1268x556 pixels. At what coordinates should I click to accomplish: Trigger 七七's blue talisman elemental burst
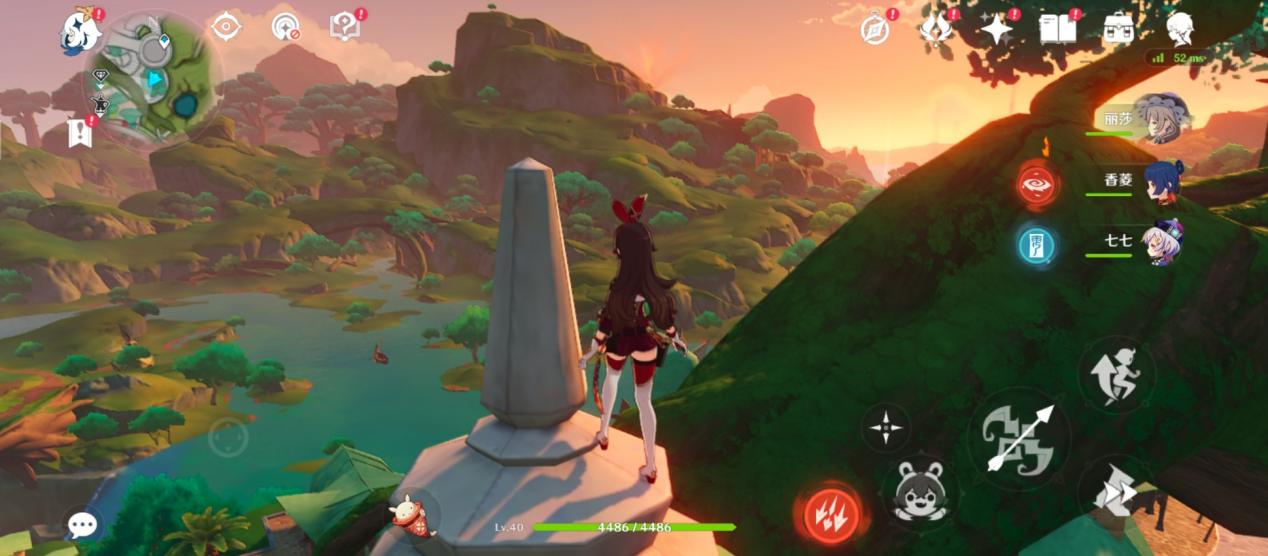tap(1036, 244)
